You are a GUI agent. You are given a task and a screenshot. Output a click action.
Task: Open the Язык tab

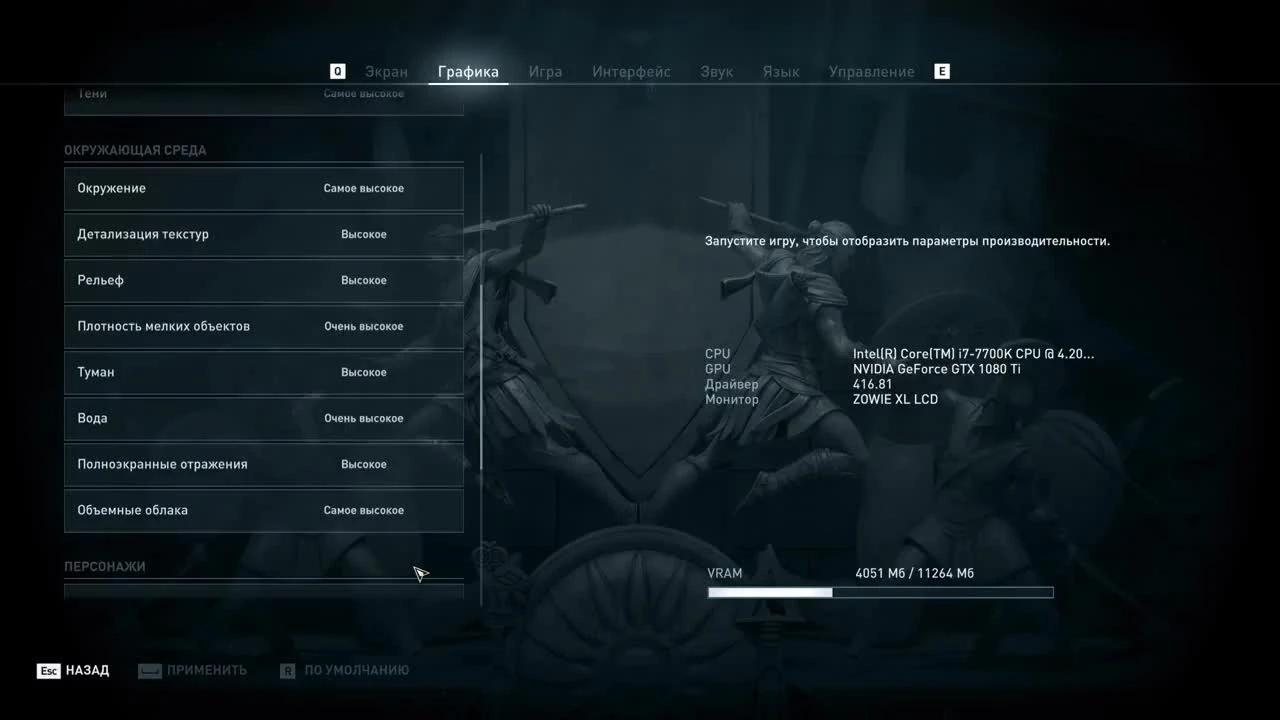(781, 71)
